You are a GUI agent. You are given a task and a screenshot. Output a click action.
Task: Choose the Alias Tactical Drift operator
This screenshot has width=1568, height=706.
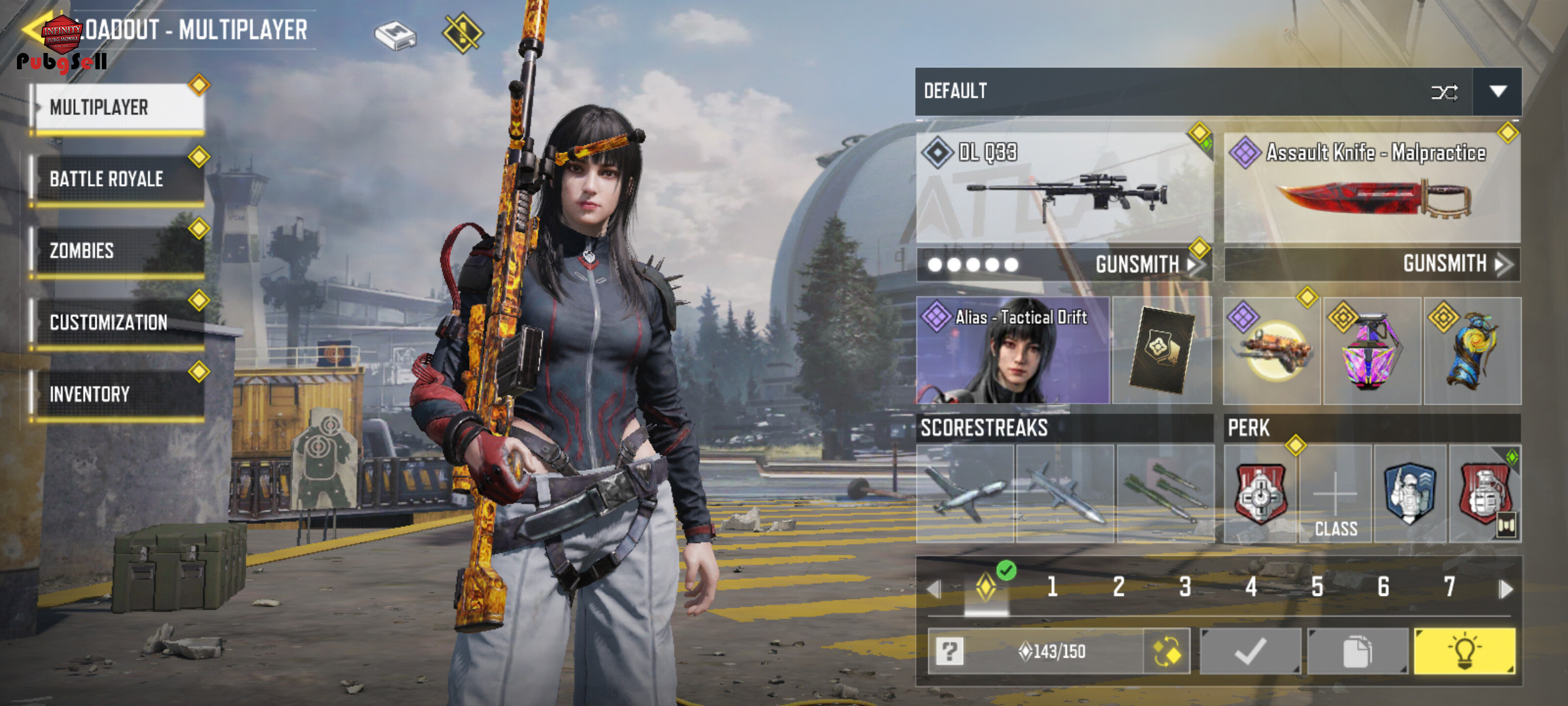pyautogui.click(x=1013, y=350)
